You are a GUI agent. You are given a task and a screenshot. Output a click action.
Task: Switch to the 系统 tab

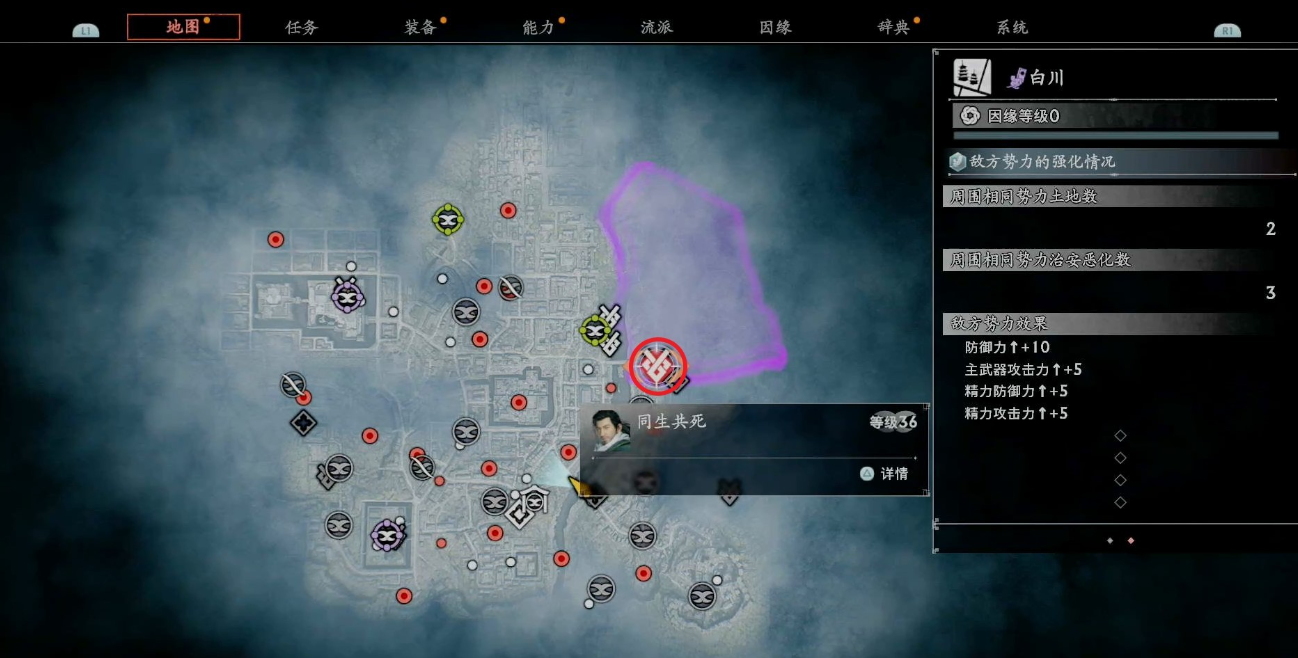[x=1012, y=27]
